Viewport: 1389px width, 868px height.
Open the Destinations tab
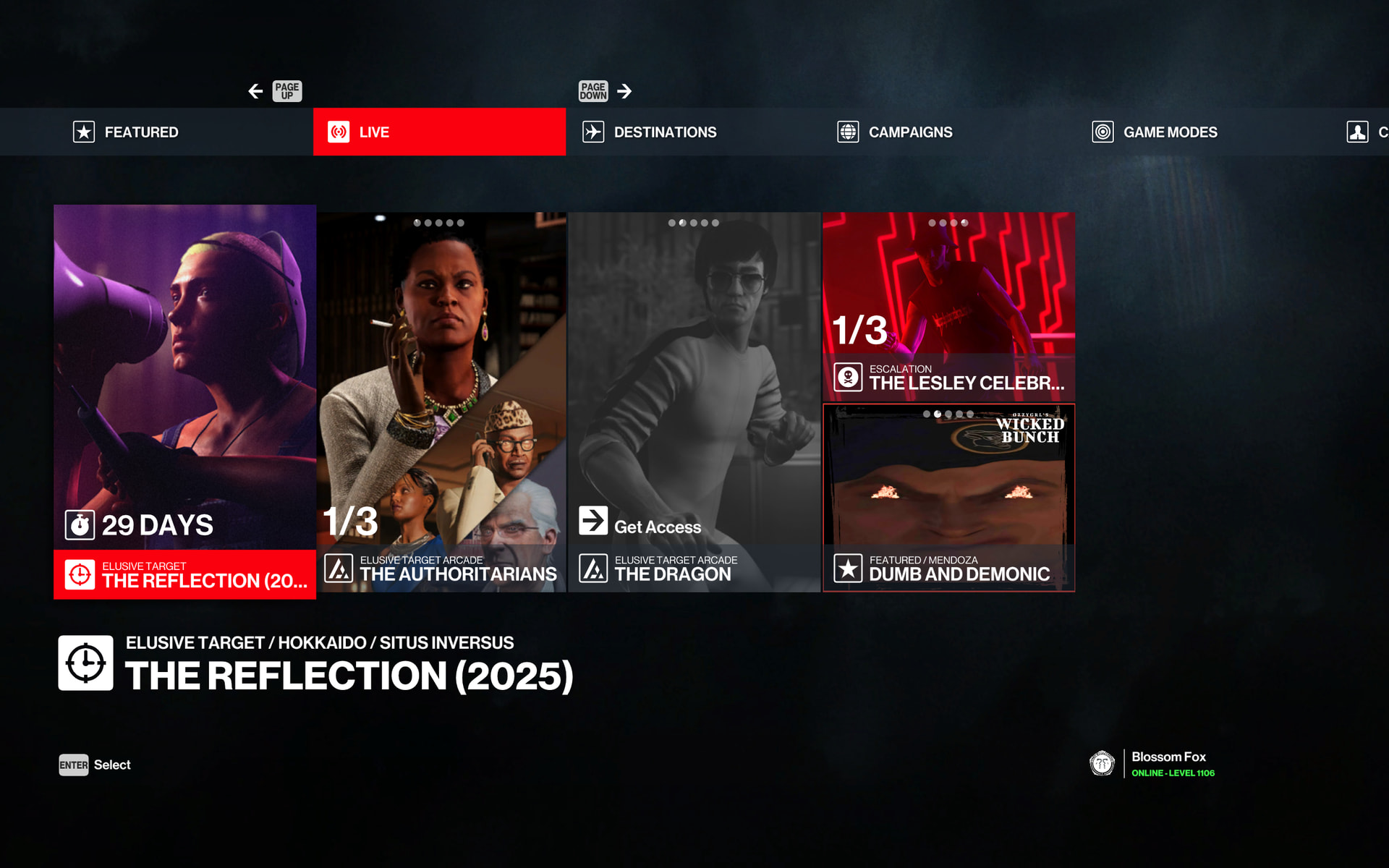tap(664, 132)
